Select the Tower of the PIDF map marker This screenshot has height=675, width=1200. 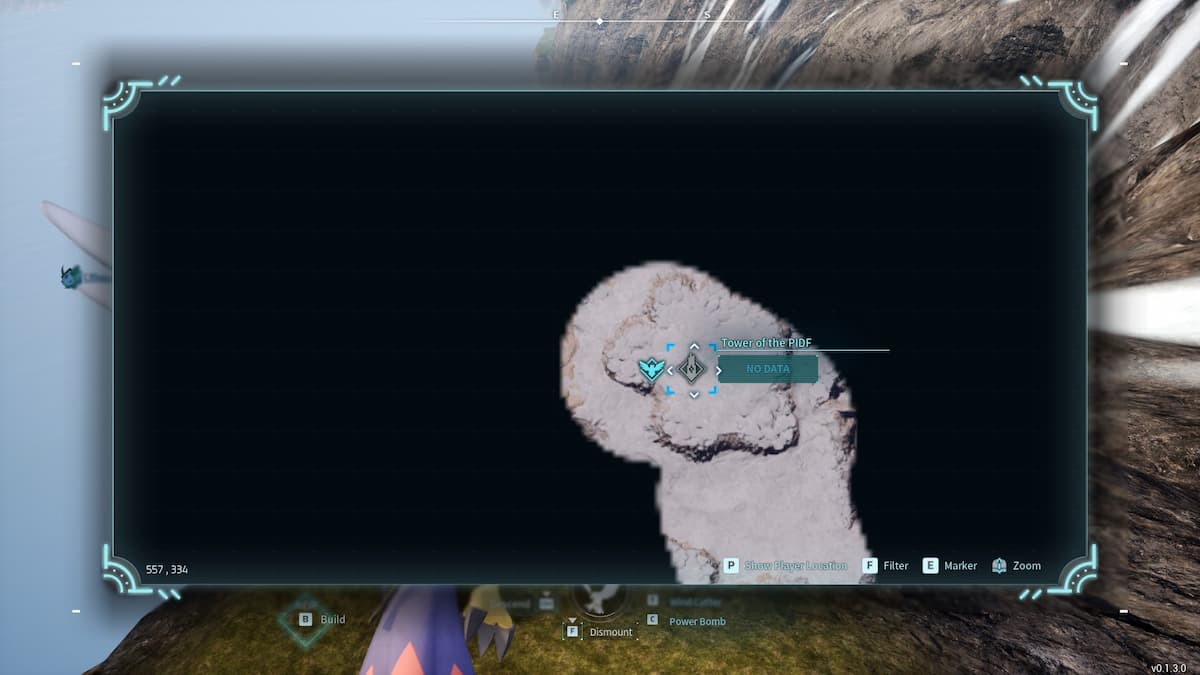(692, 369)
